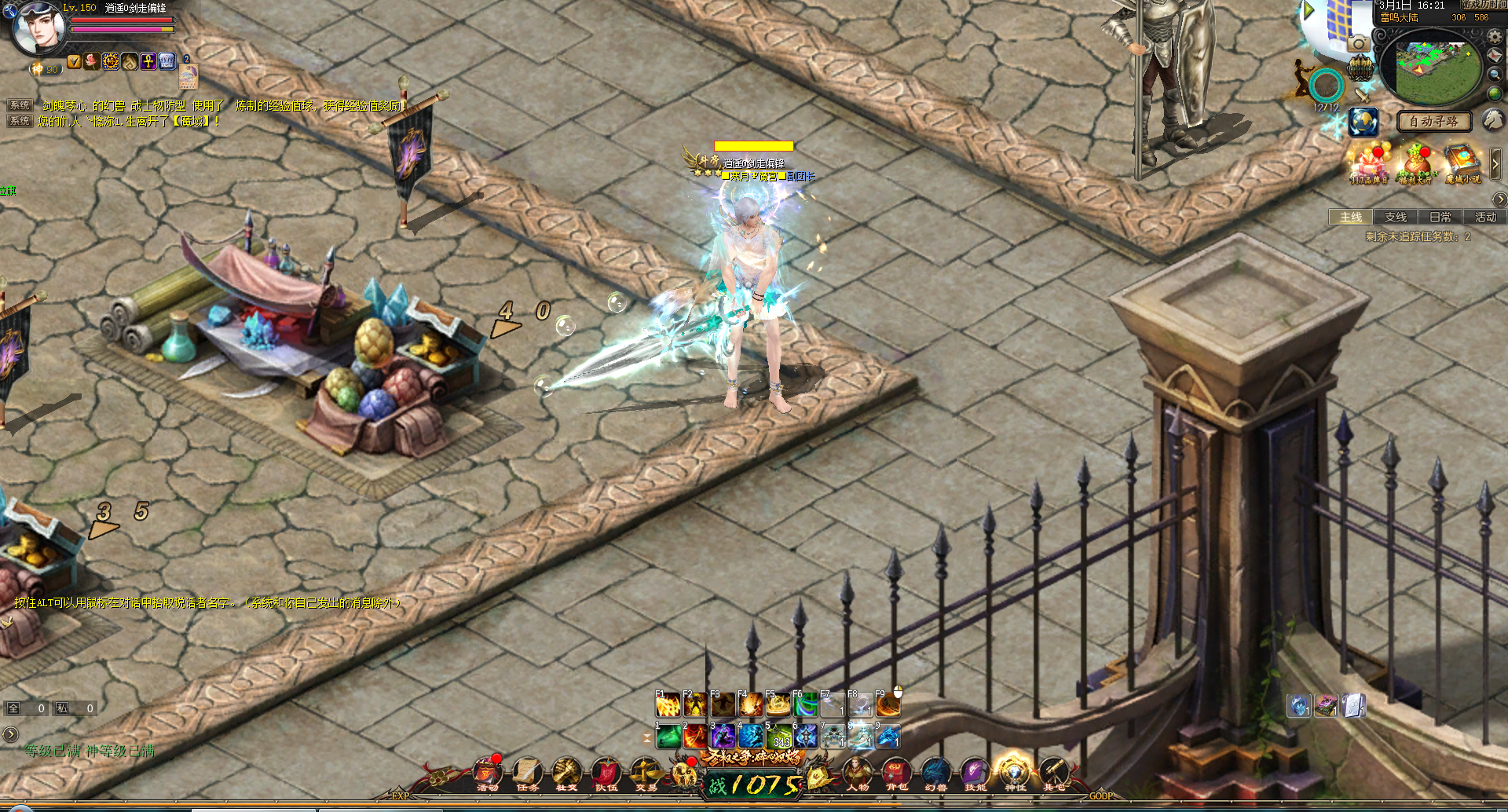This screenshot has height=812, width=1508.
Task: Open the 神性 divinity menu
Action: (x=1015, y=774)
